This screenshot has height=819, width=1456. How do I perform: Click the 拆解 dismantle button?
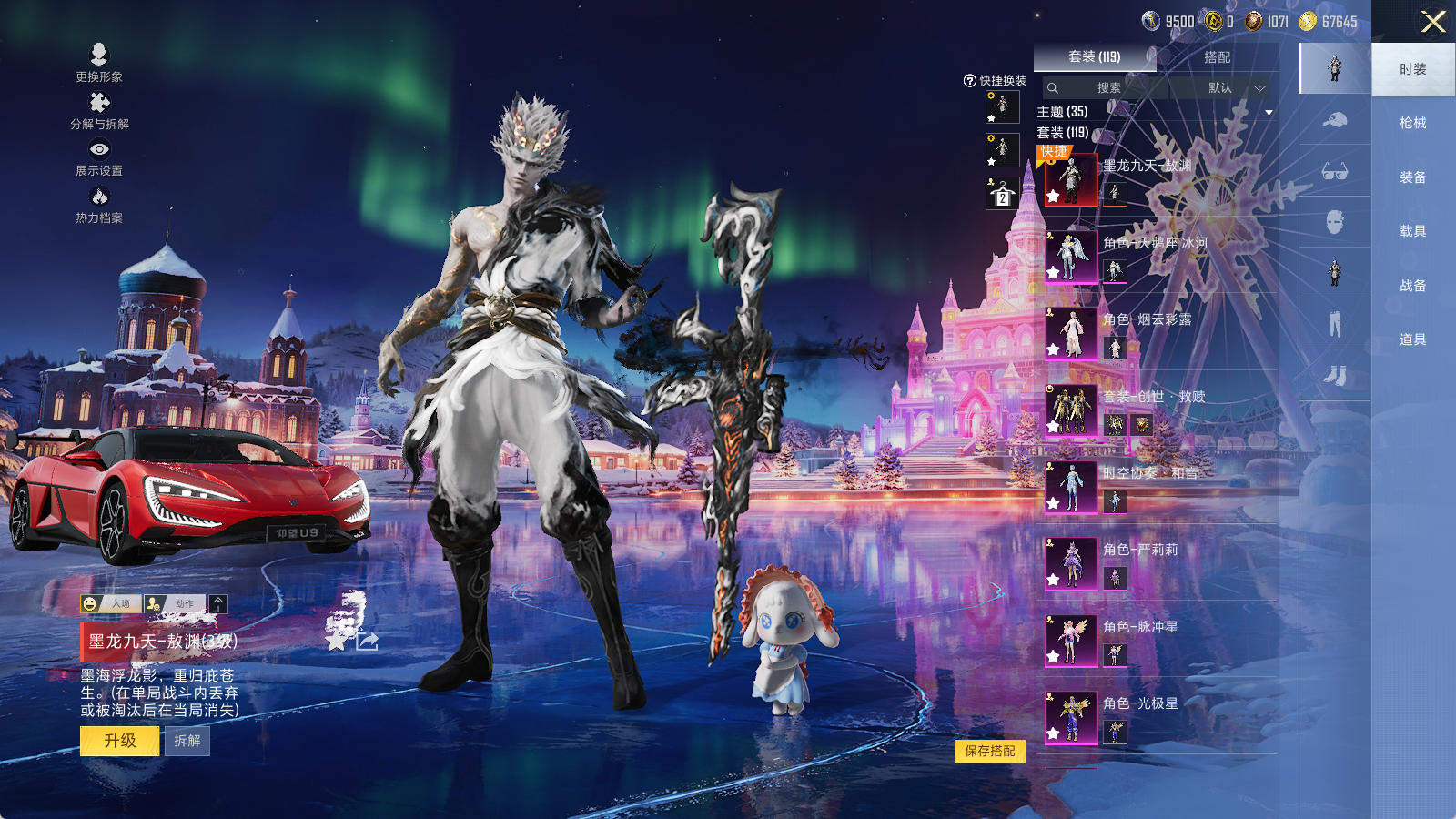pyautogui.click(x=187, y=741)
